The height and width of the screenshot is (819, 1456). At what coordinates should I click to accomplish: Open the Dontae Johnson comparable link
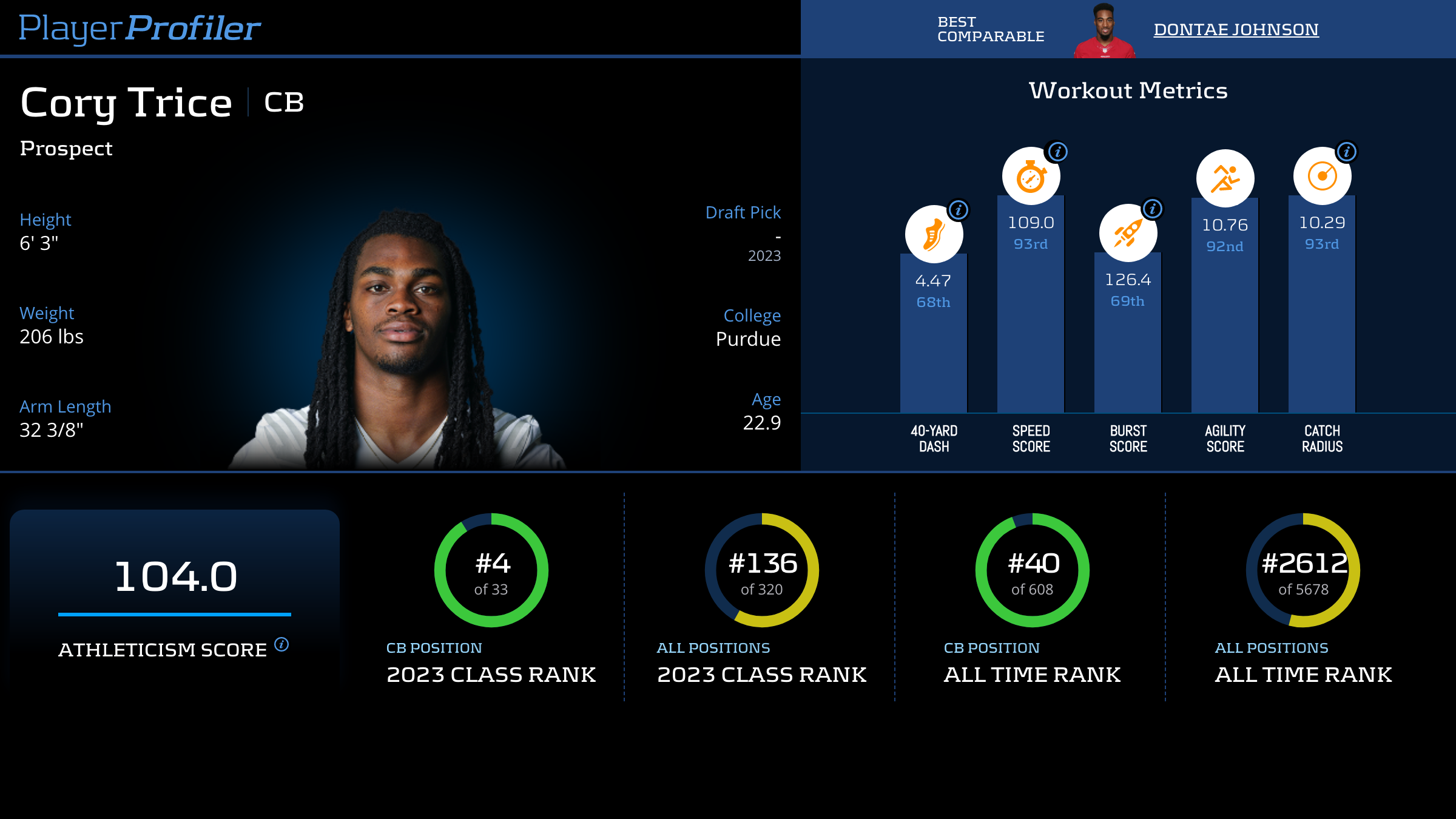[1236, 29]
